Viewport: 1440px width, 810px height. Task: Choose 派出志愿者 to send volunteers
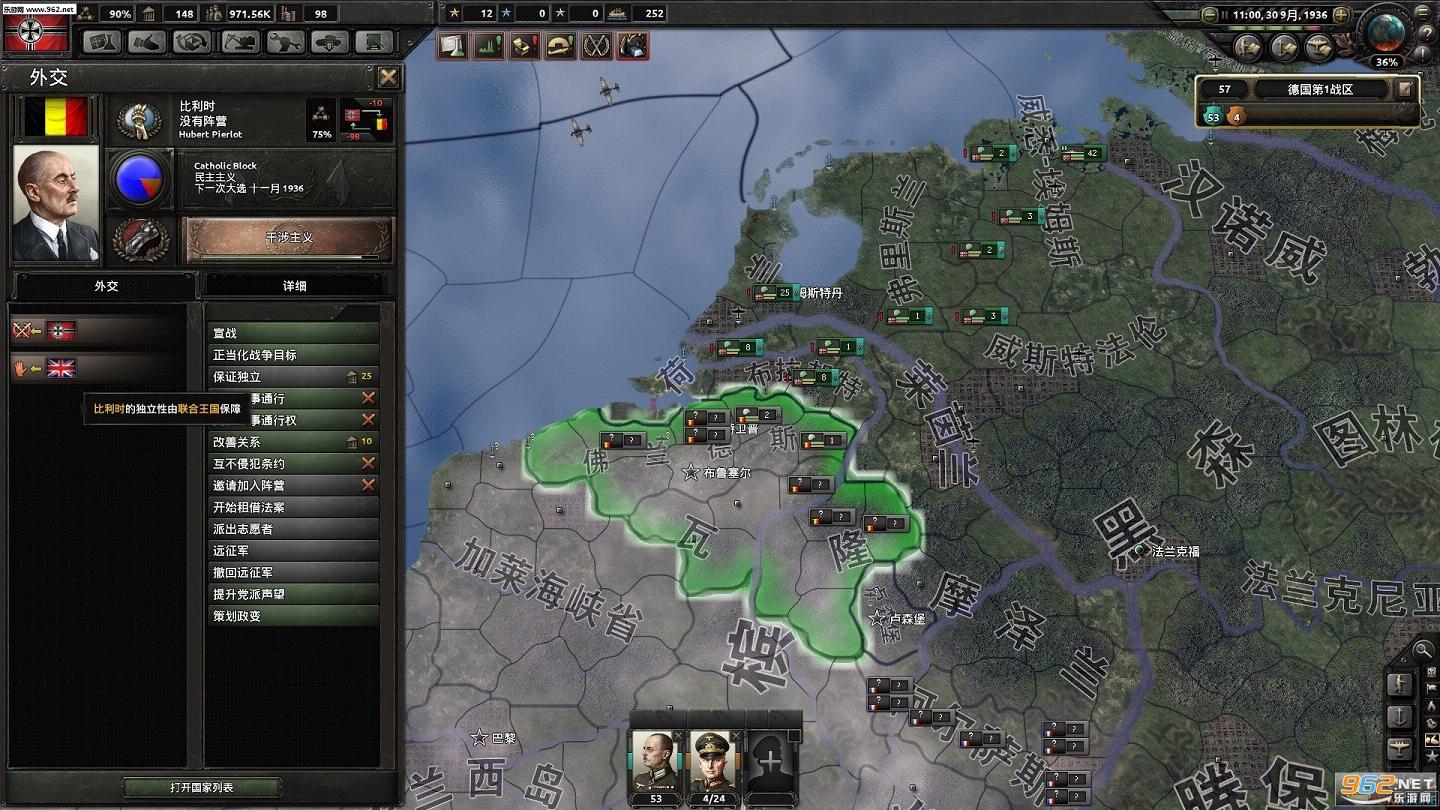pyautogui.click(x=292, y=529)
